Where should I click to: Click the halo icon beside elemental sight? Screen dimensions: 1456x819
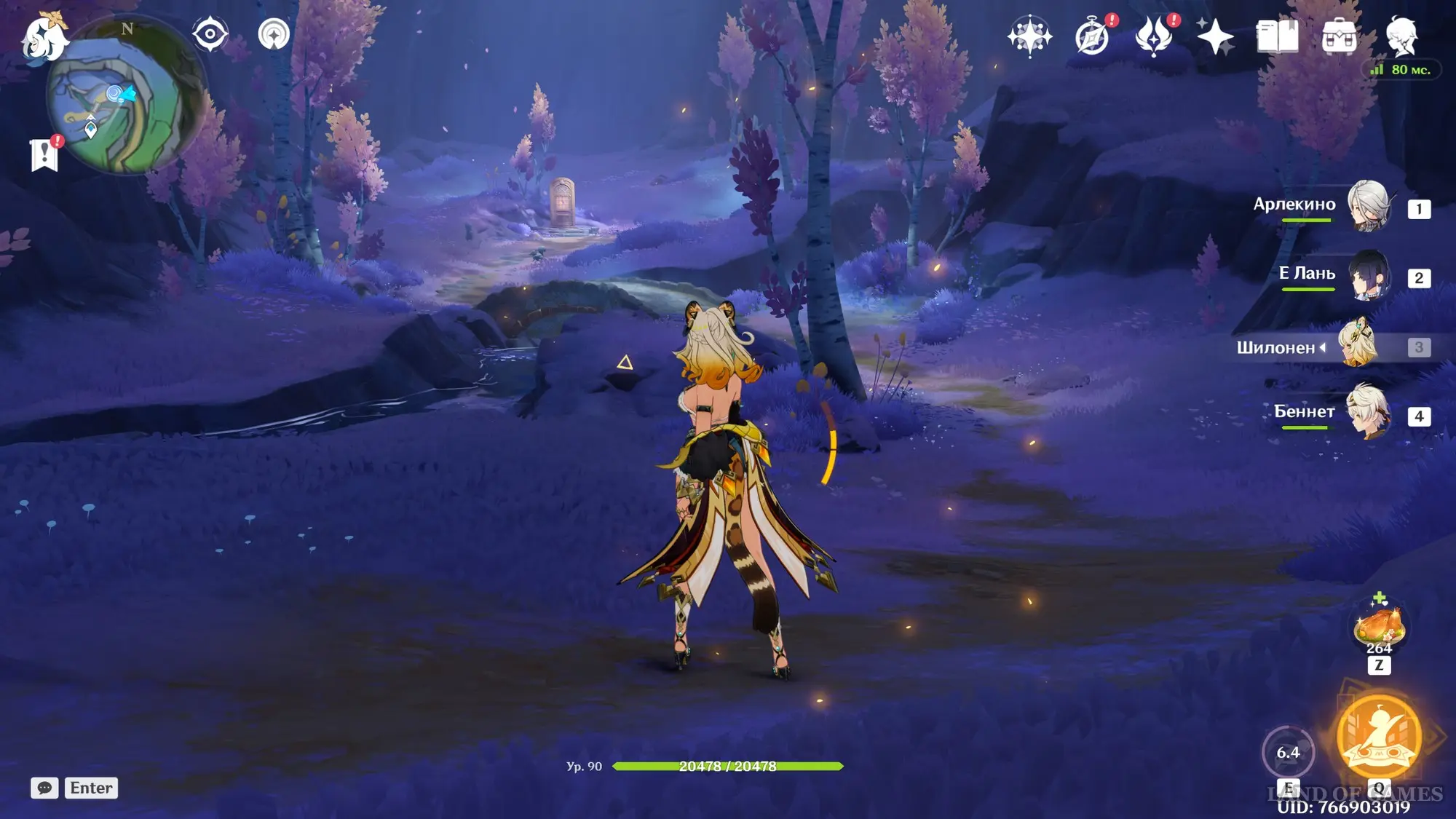(x=274, y=34)
